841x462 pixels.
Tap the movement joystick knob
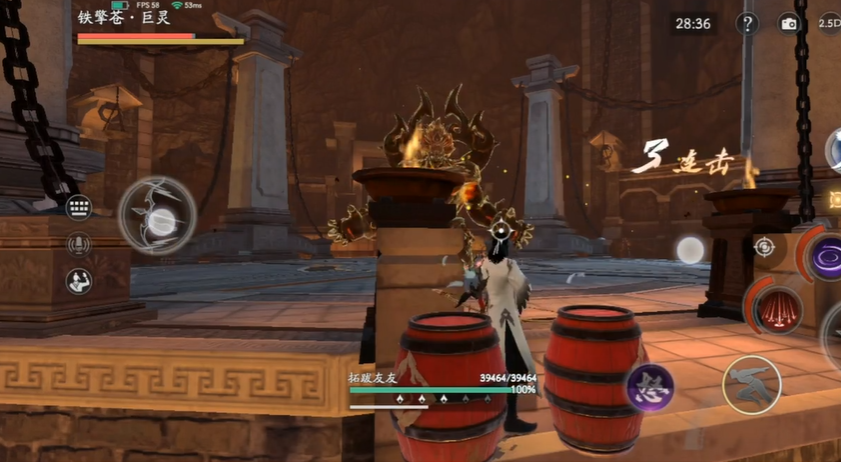(x=159, y=221)
